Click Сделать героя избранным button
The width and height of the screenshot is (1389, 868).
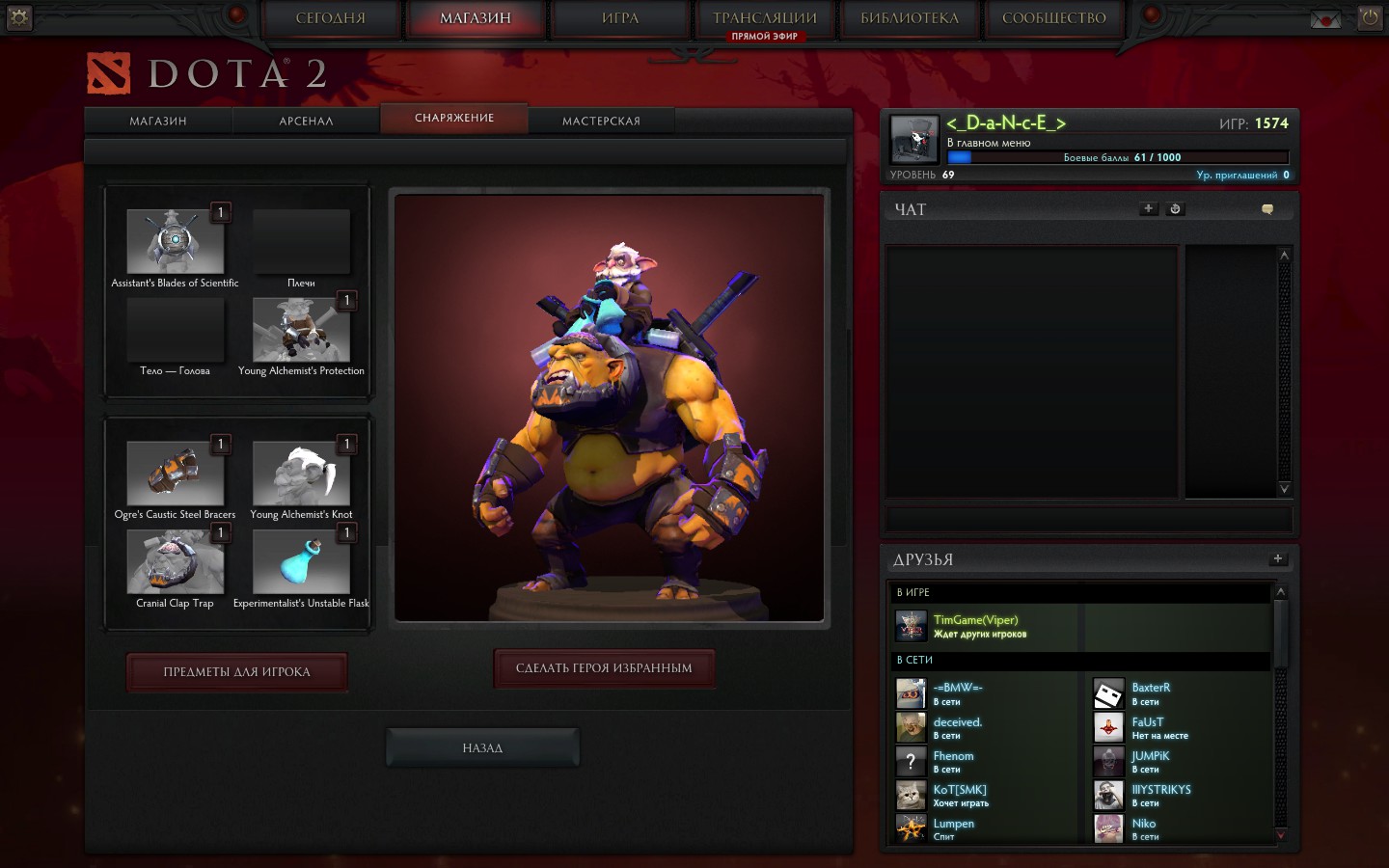[604, 668]
